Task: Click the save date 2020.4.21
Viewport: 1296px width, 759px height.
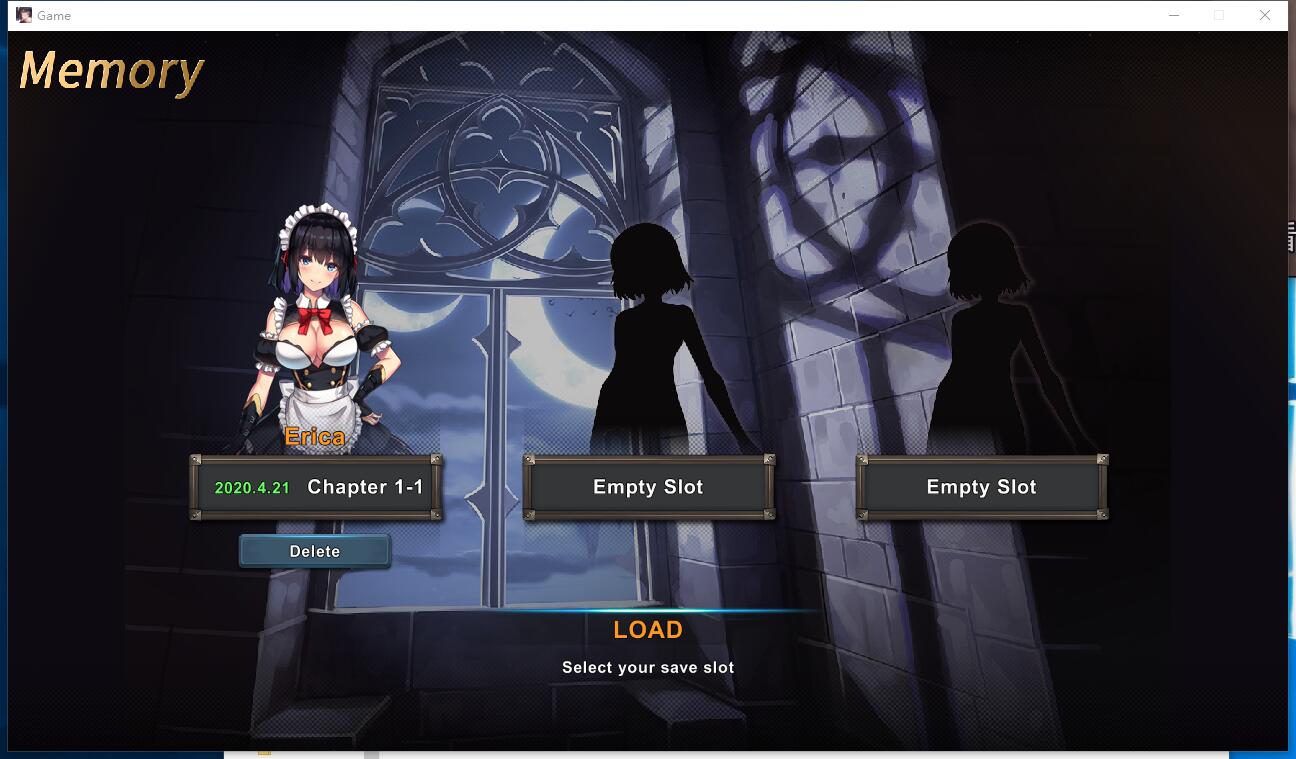Action: click(x=250, y=487)
